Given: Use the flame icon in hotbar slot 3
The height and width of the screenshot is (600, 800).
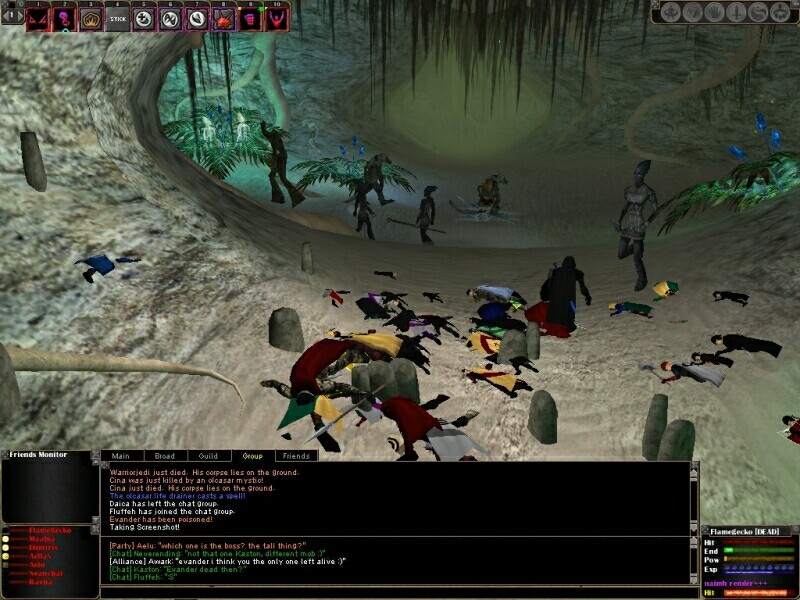Looking at the screenshot, I should click(92, 17).
